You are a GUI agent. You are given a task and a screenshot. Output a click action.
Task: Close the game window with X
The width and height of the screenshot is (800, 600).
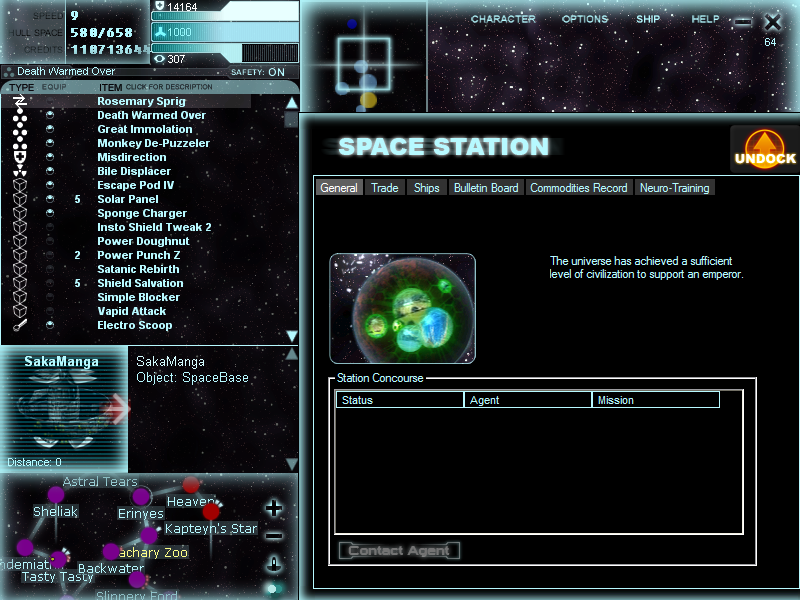[x=772, y=21]
